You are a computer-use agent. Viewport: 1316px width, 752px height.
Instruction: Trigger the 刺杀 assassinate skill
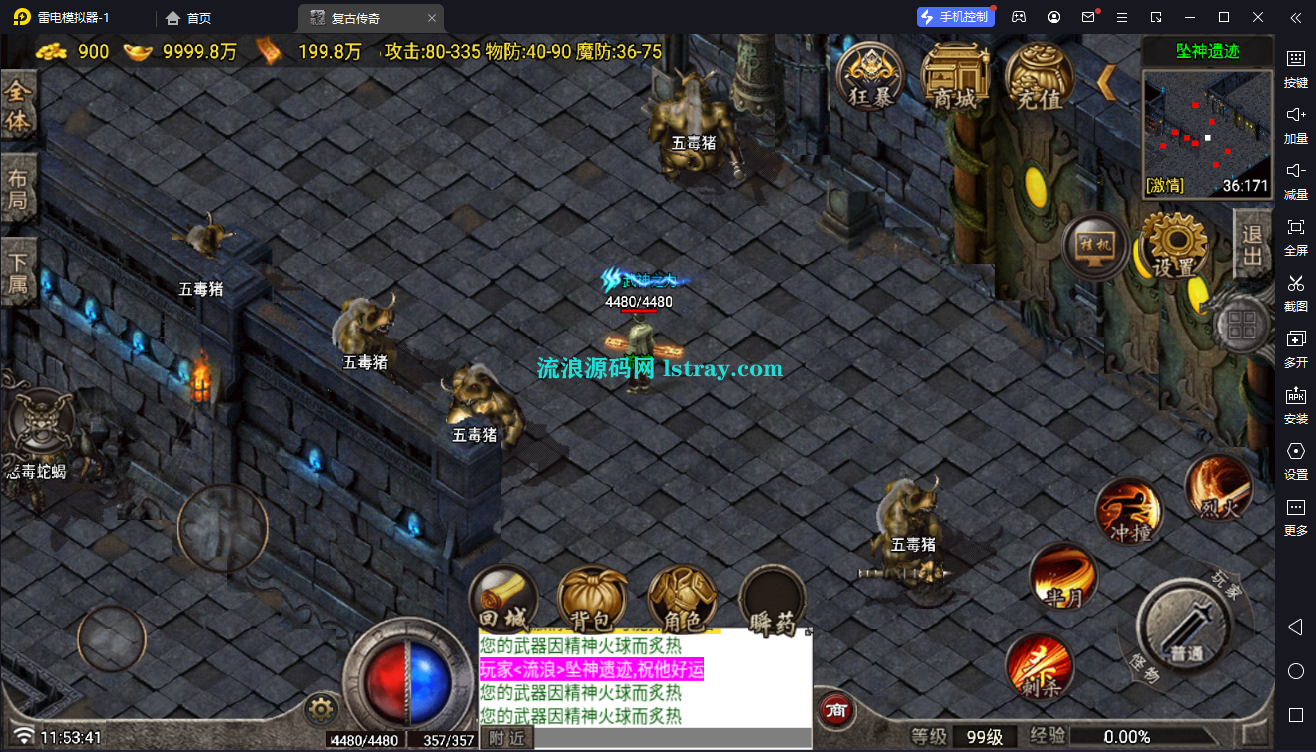pos(1039,664)
